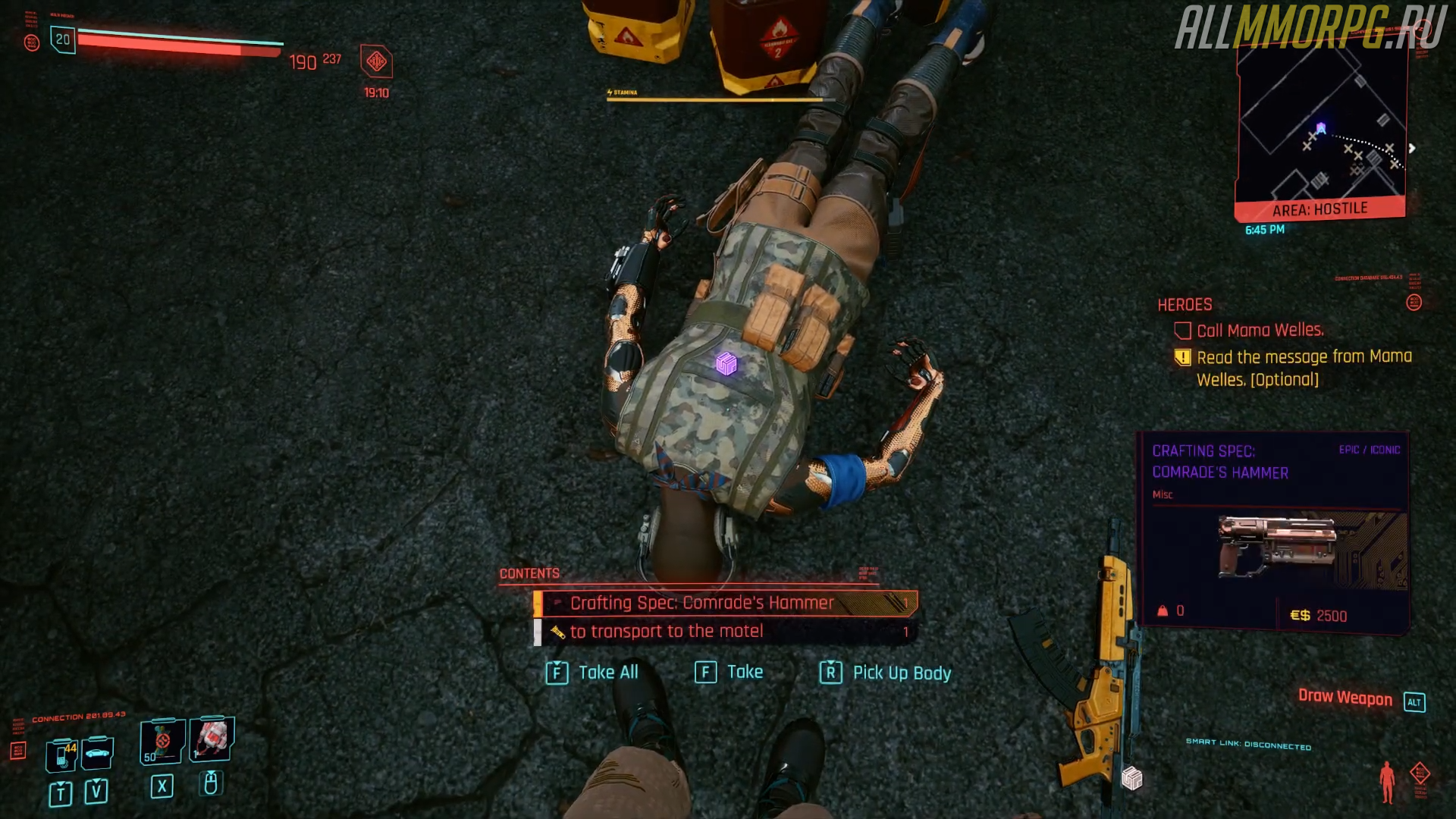This screenshot has width=1456, height=819.
Task: Click the optional Read the message objective
Action: 1303,368
